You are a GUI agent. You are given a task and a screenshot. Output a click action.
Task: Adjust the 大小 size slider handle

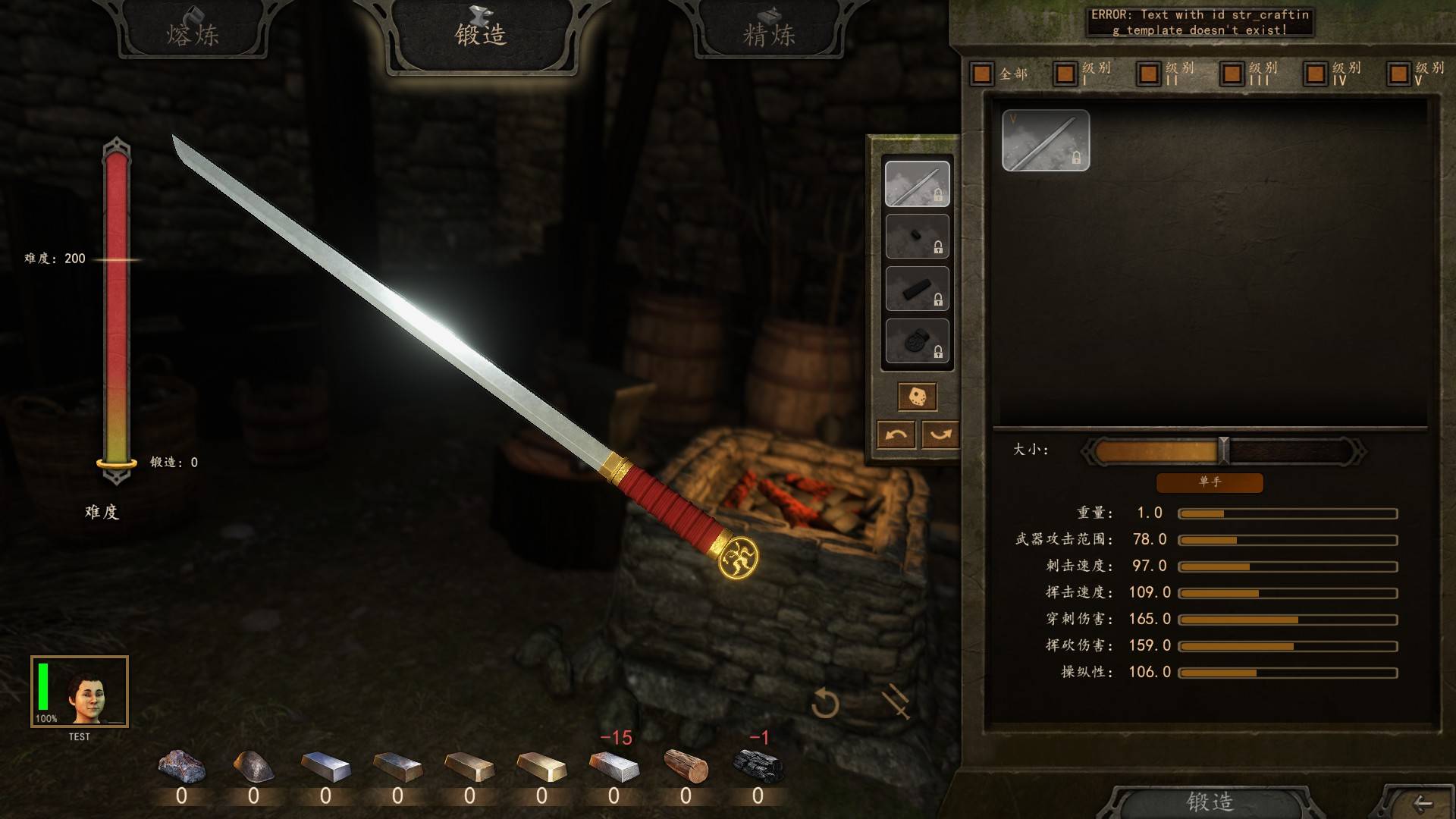pos(1223,451)
